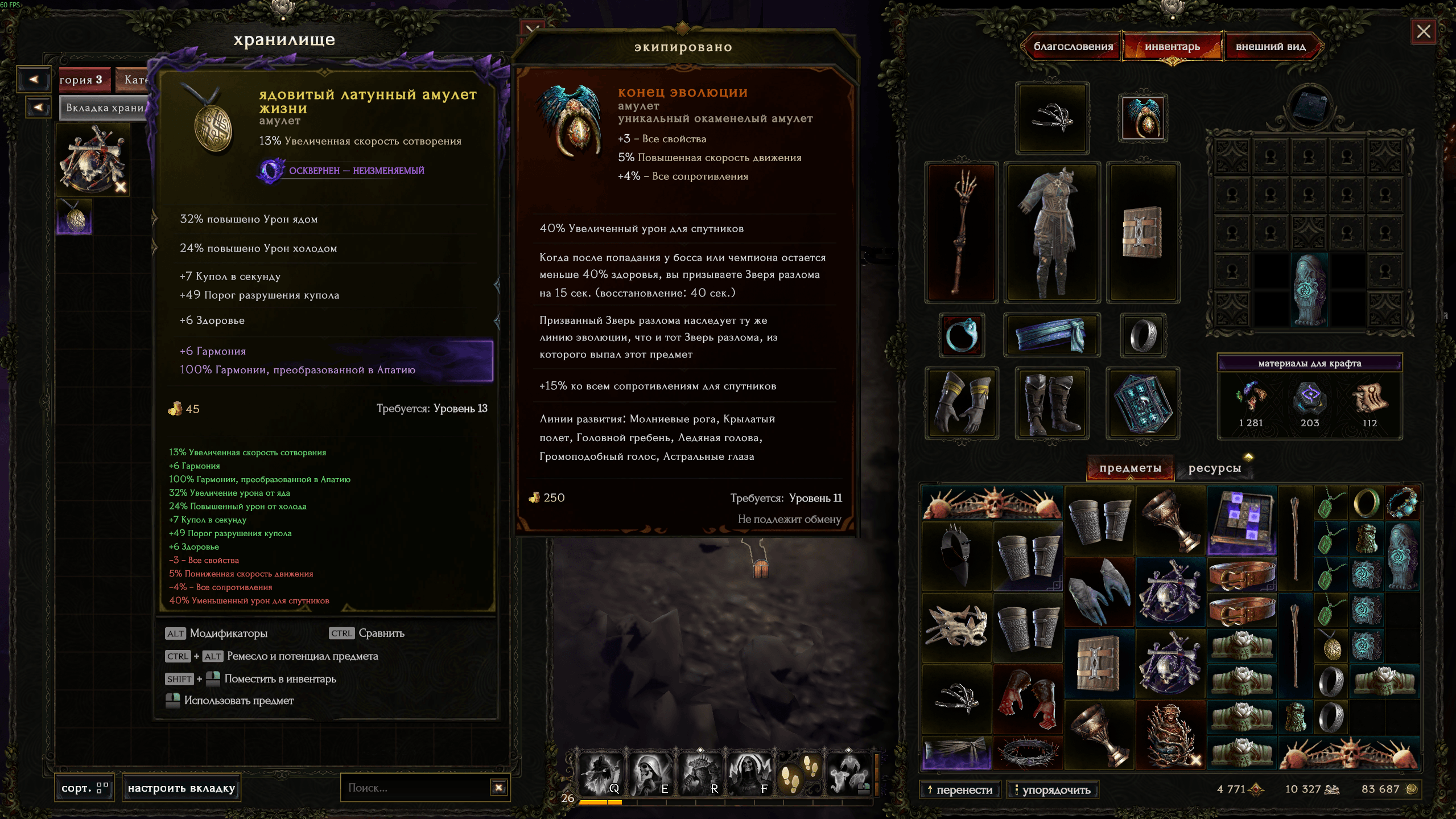1456x819 pixels.
Task: Select the equipped blue belt slot
Action: (1051, 335)
